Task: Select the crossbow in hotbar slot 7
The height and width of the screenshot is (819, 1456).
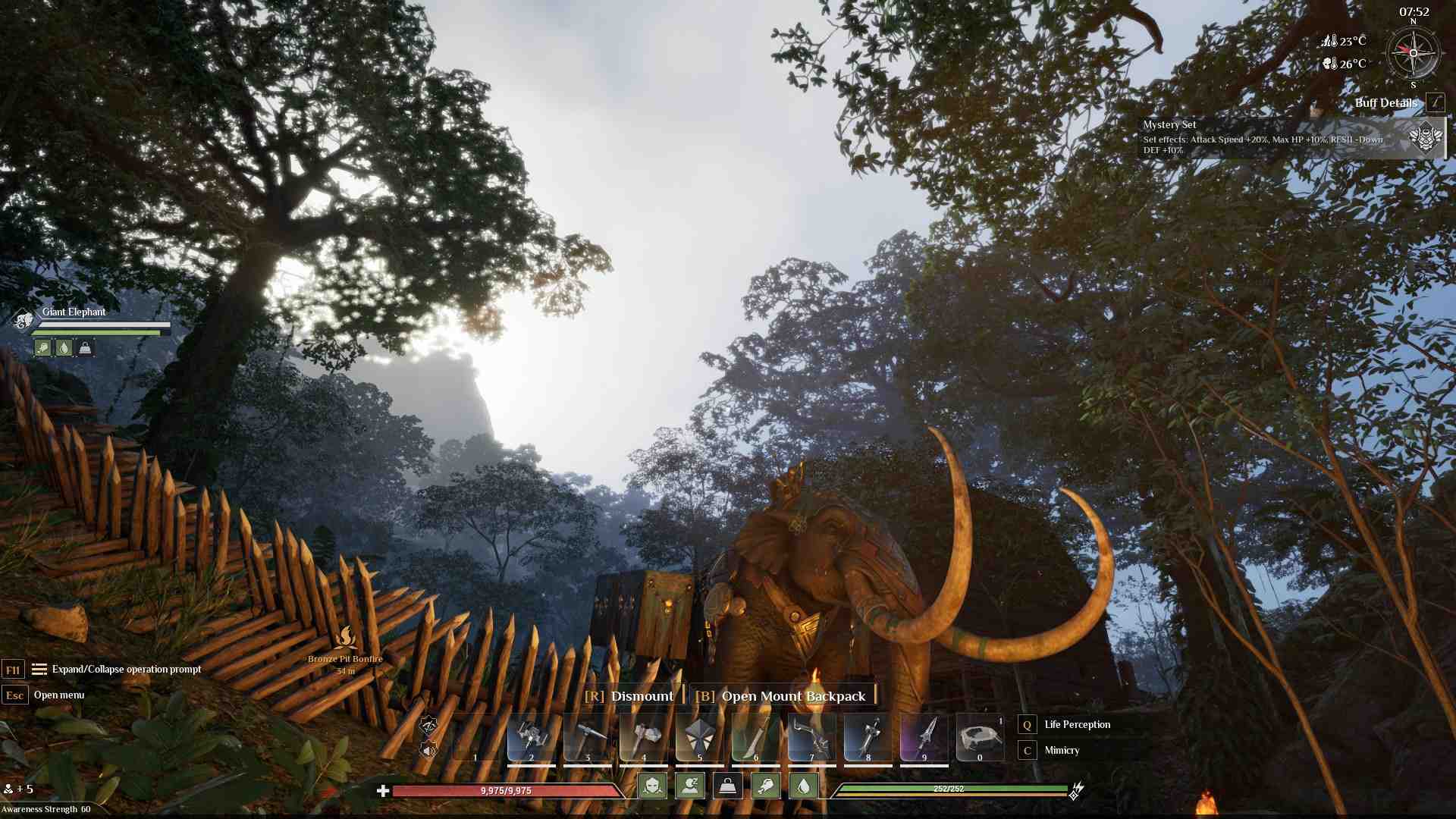Action: [811, 734]
